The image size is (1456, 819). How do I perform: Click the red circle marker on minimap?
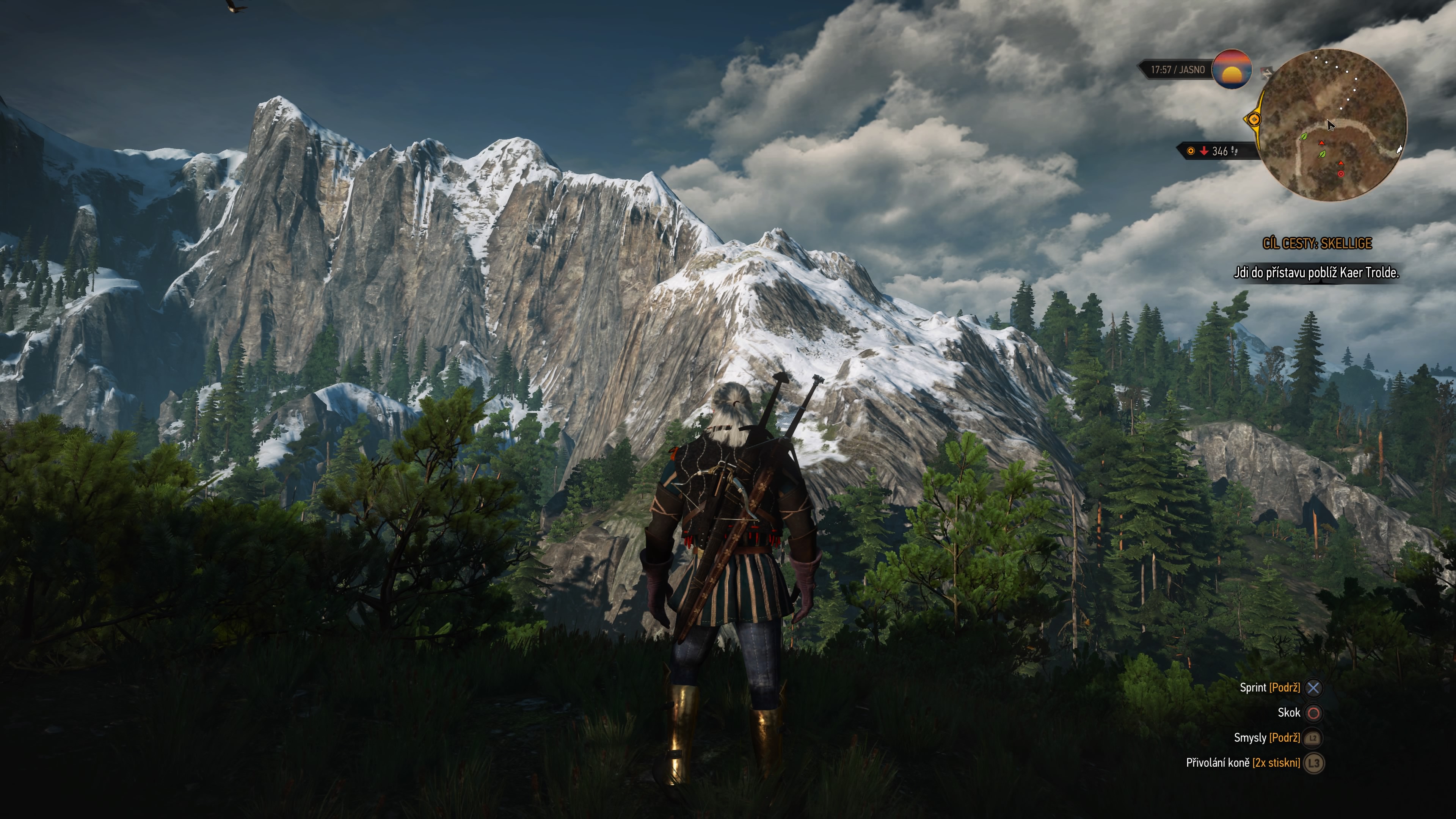(1341, 174)
